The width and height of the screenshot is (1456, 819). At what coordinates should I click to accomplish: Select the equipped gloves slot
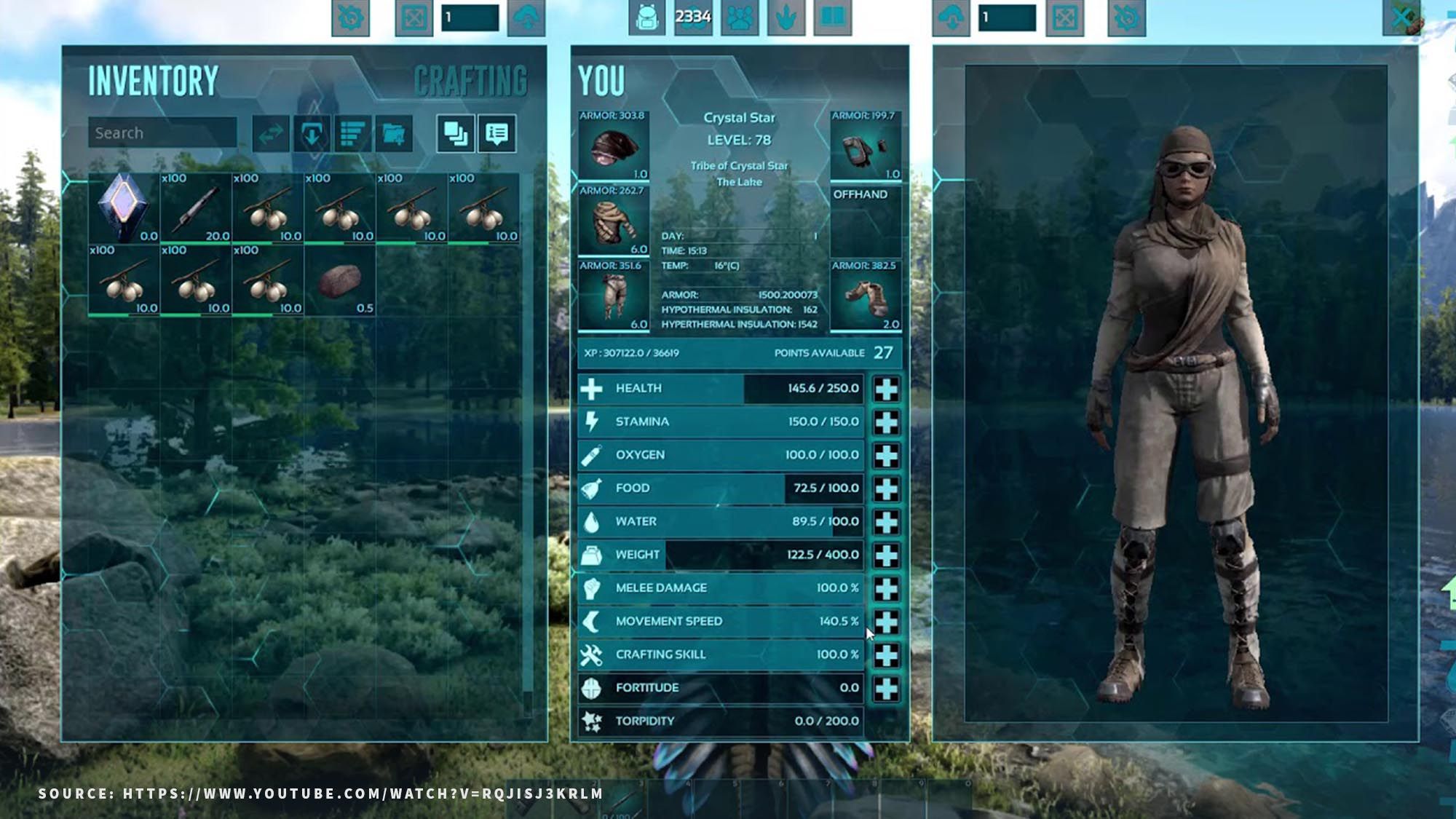pos(866,146)
